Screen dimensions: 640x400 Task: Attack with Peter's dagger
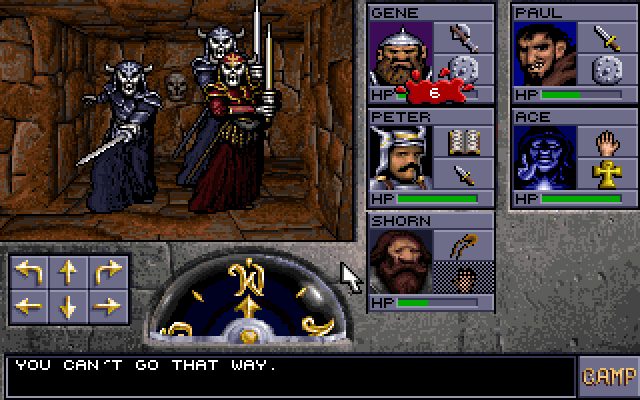click(462, 175)
